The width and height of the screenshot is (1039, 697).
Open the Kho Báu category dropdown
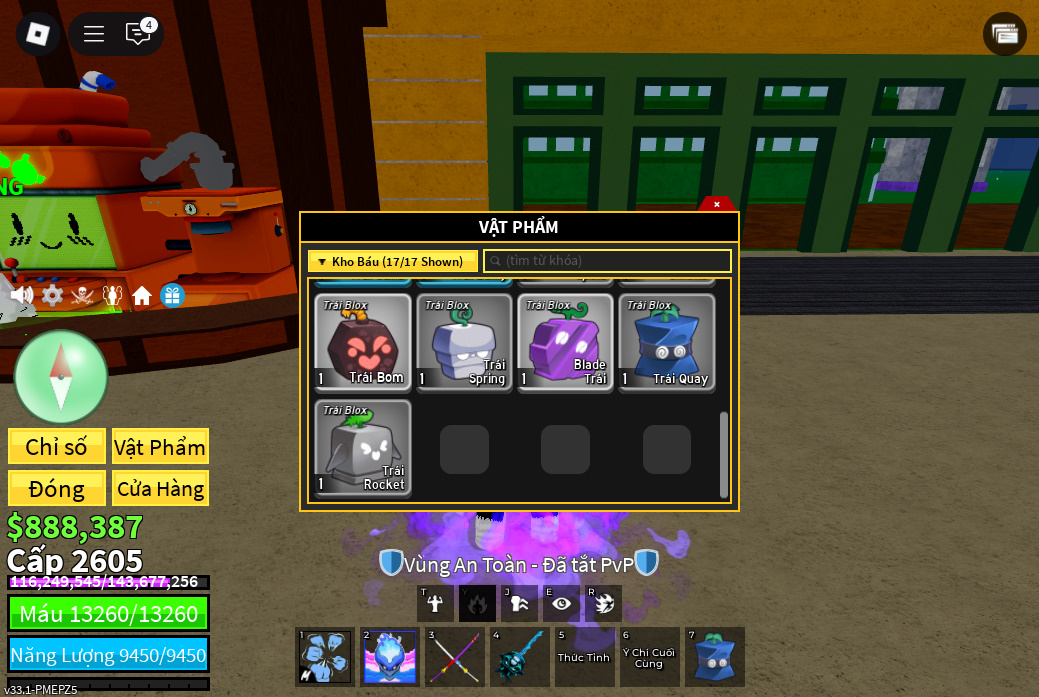point(392,262)
